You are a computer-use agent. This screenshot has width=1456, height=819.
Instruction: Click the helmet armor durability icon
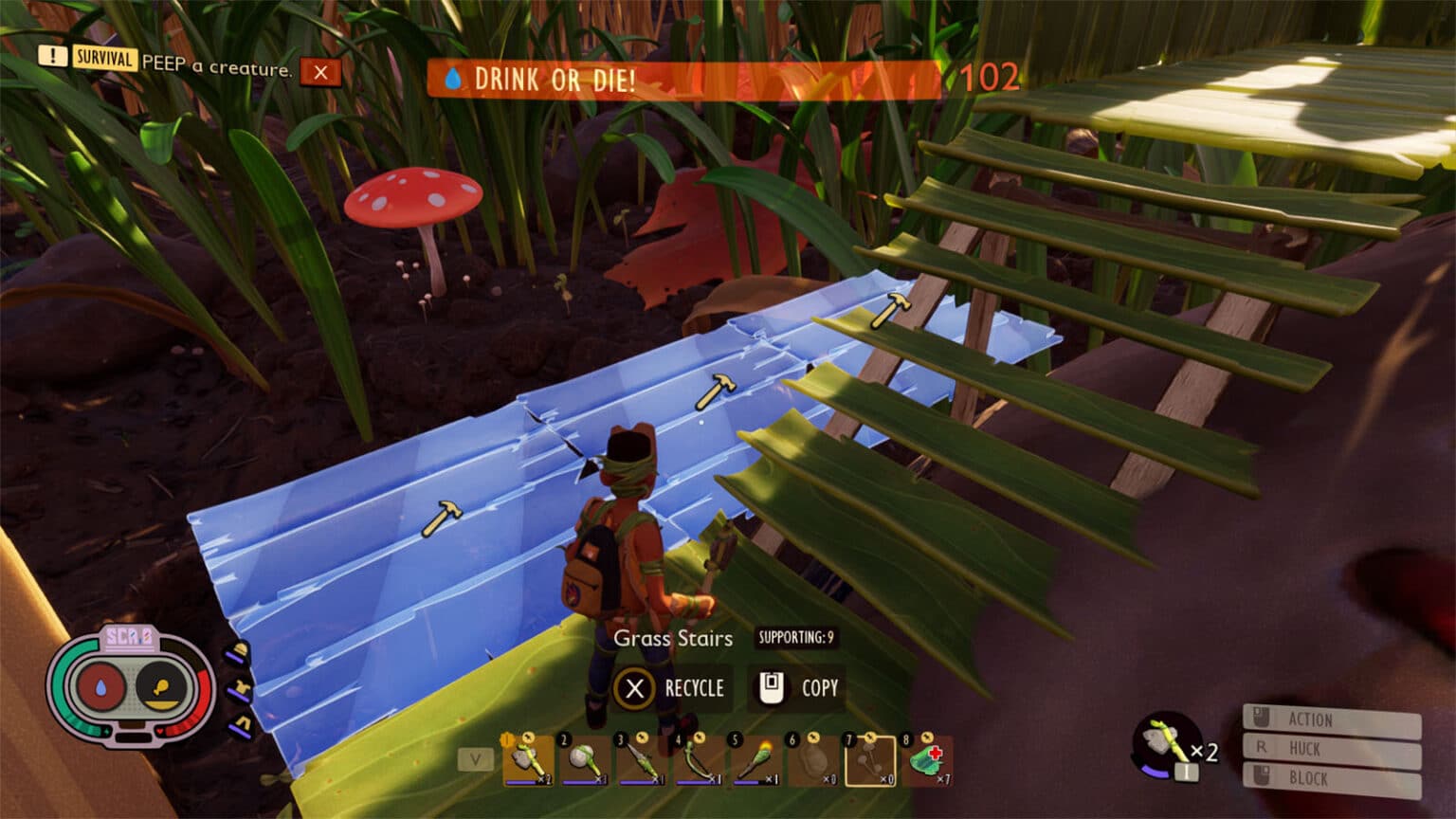coord(238,653)
